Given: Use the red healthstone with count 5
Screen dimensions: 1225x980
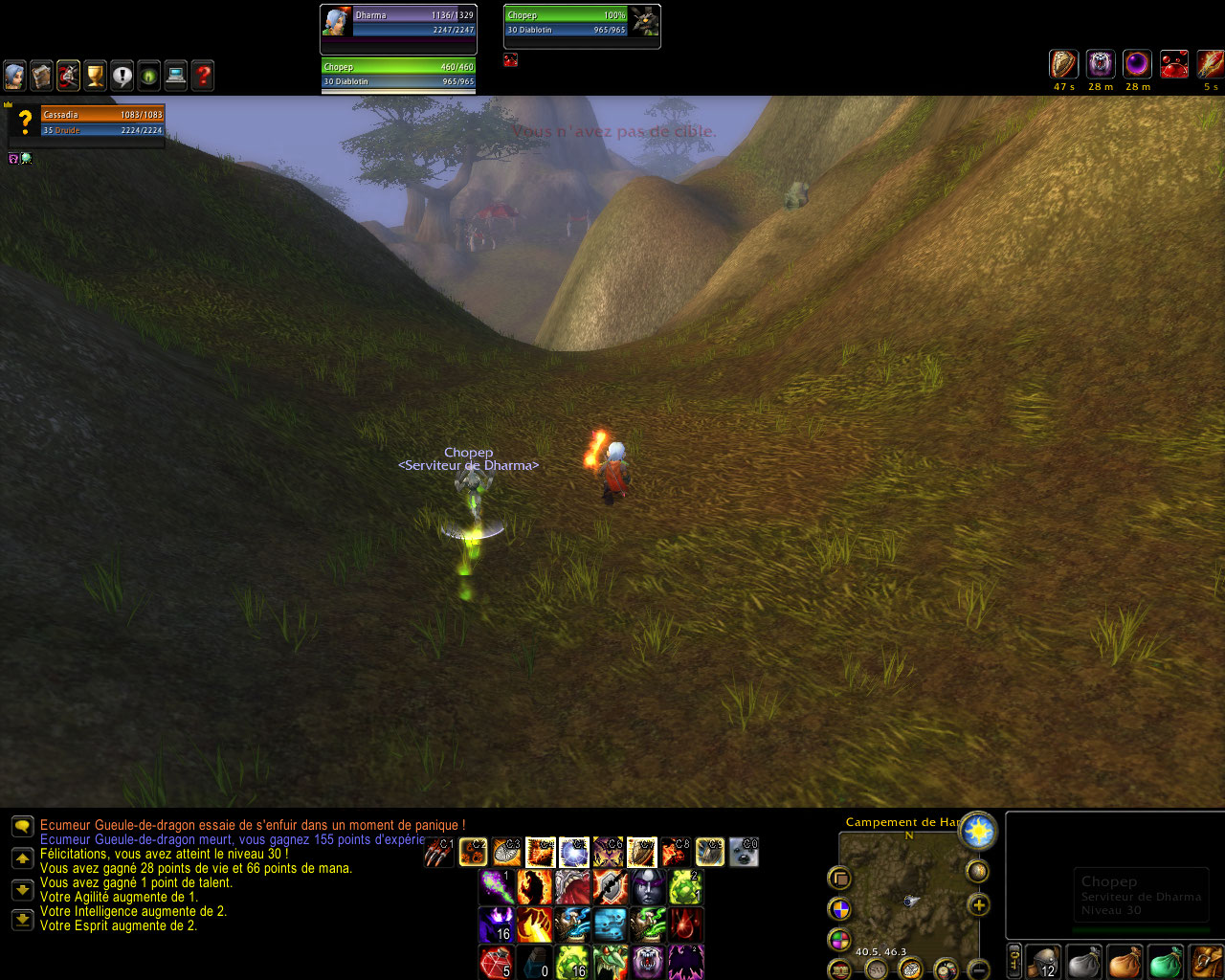Looking at the screenshot, I should 496,963.
